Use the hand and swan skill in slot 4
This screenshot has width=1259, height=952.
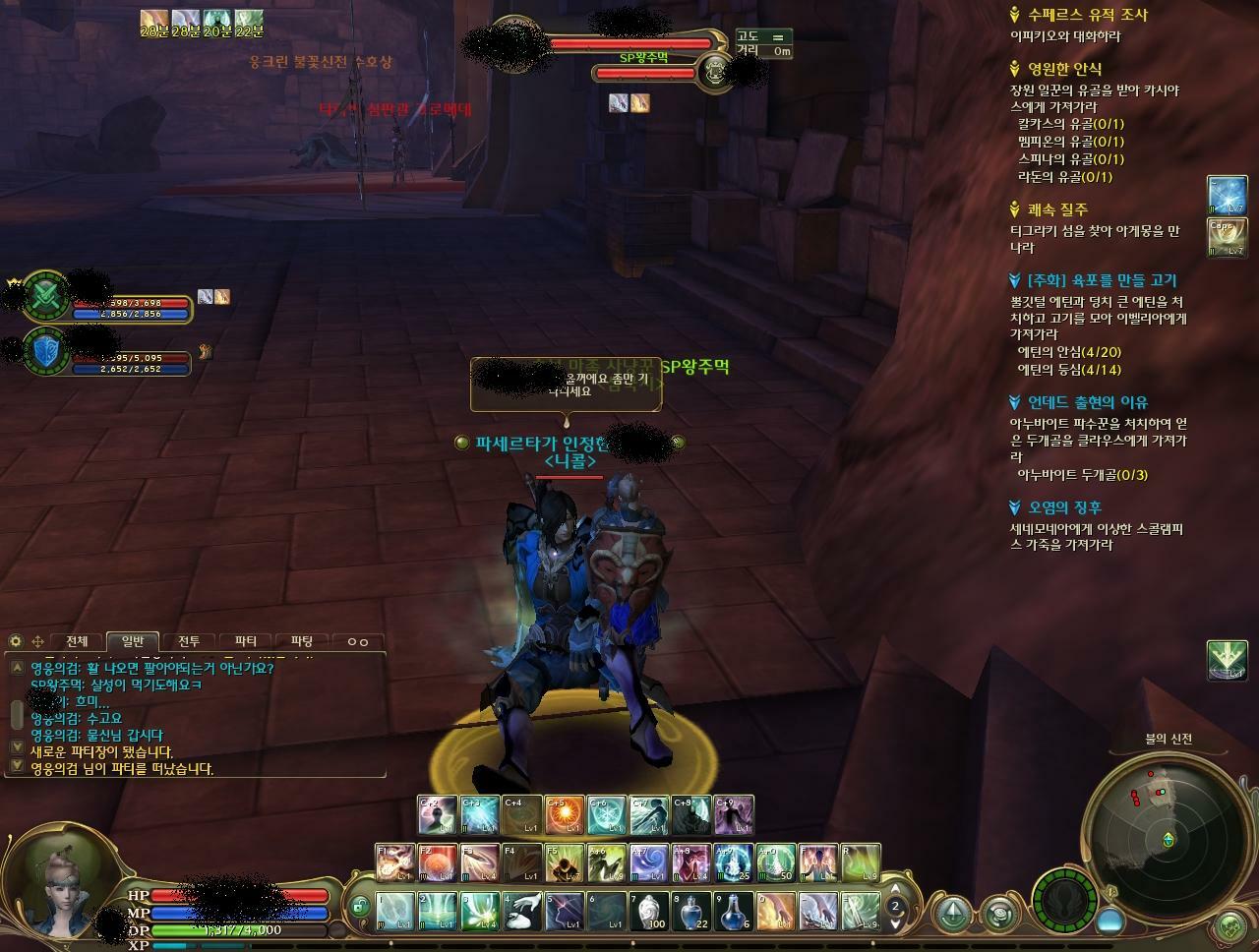(522, 912)
